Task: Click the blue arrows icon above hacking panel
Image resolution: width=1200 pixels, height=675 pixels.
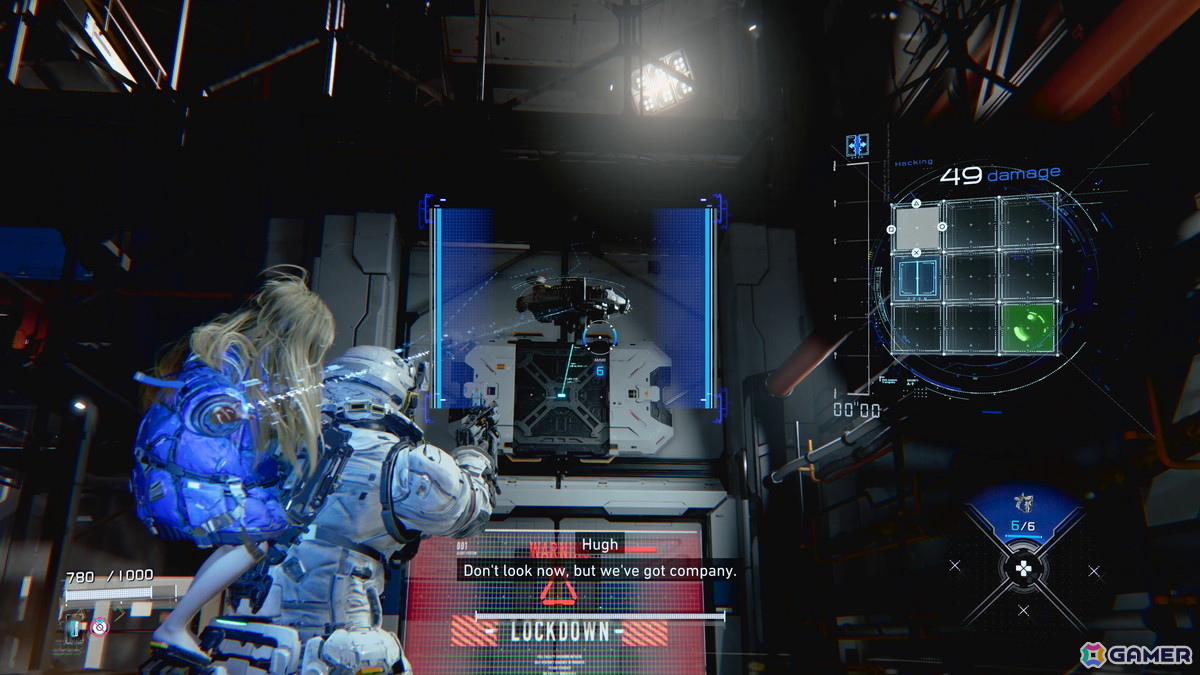Action: (857, 145)
